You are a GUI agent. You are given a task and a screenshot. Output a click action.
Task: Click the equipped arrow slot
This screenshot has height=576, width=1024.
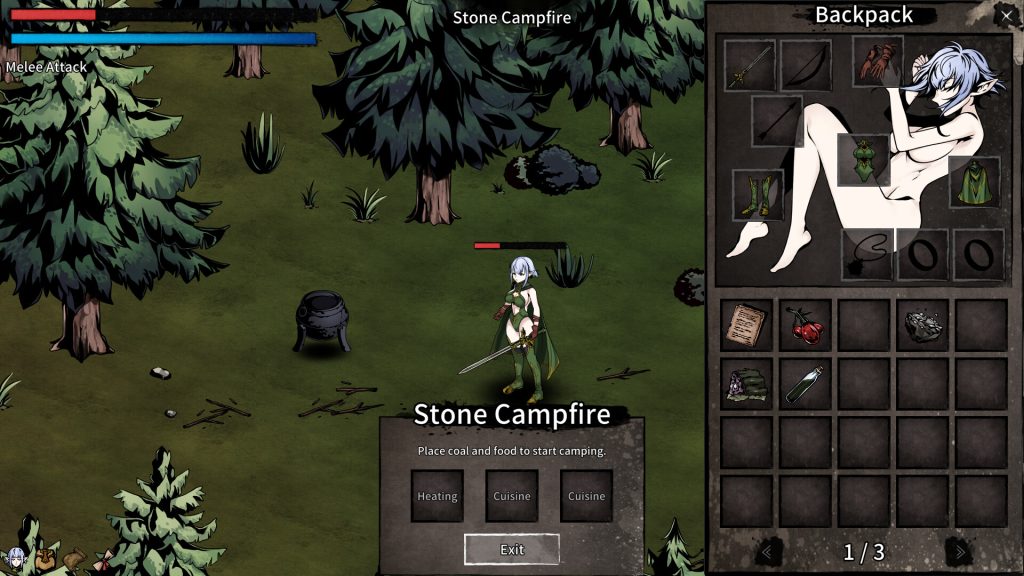pyautogui.click(x=777, y=121)
